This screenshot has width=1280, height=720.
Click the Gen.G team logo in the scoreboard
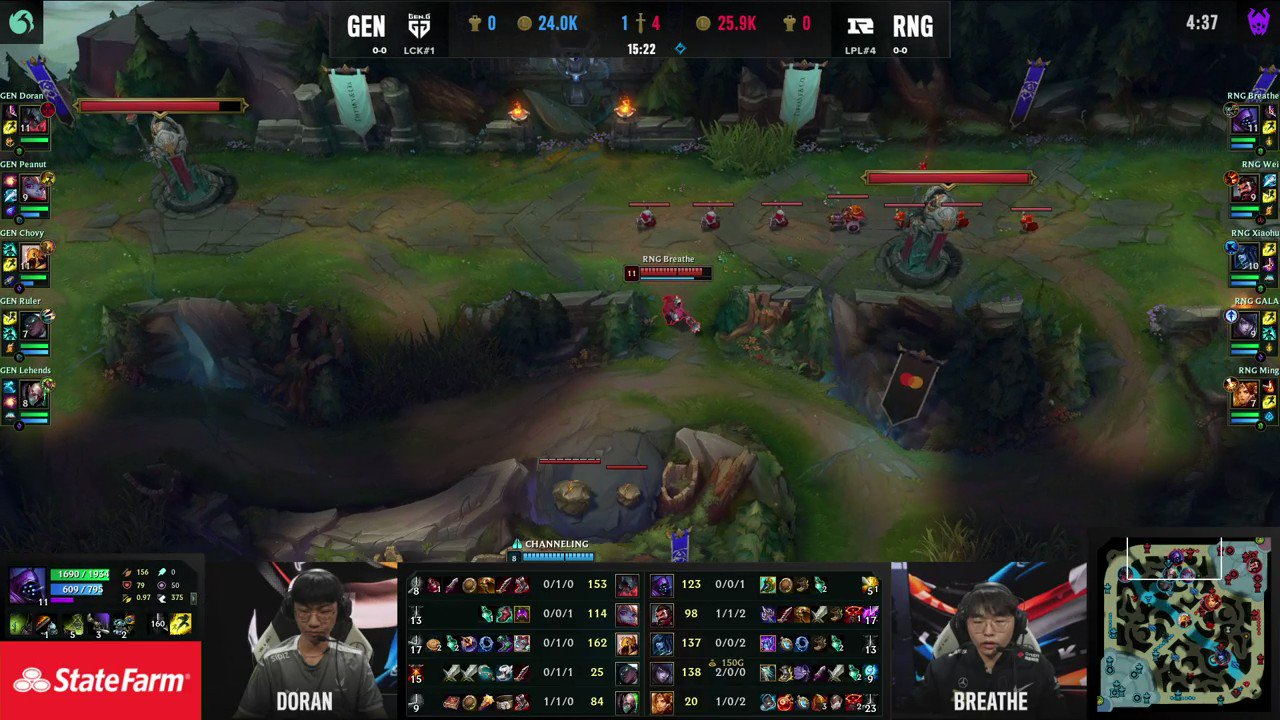[x=419, y=23]
